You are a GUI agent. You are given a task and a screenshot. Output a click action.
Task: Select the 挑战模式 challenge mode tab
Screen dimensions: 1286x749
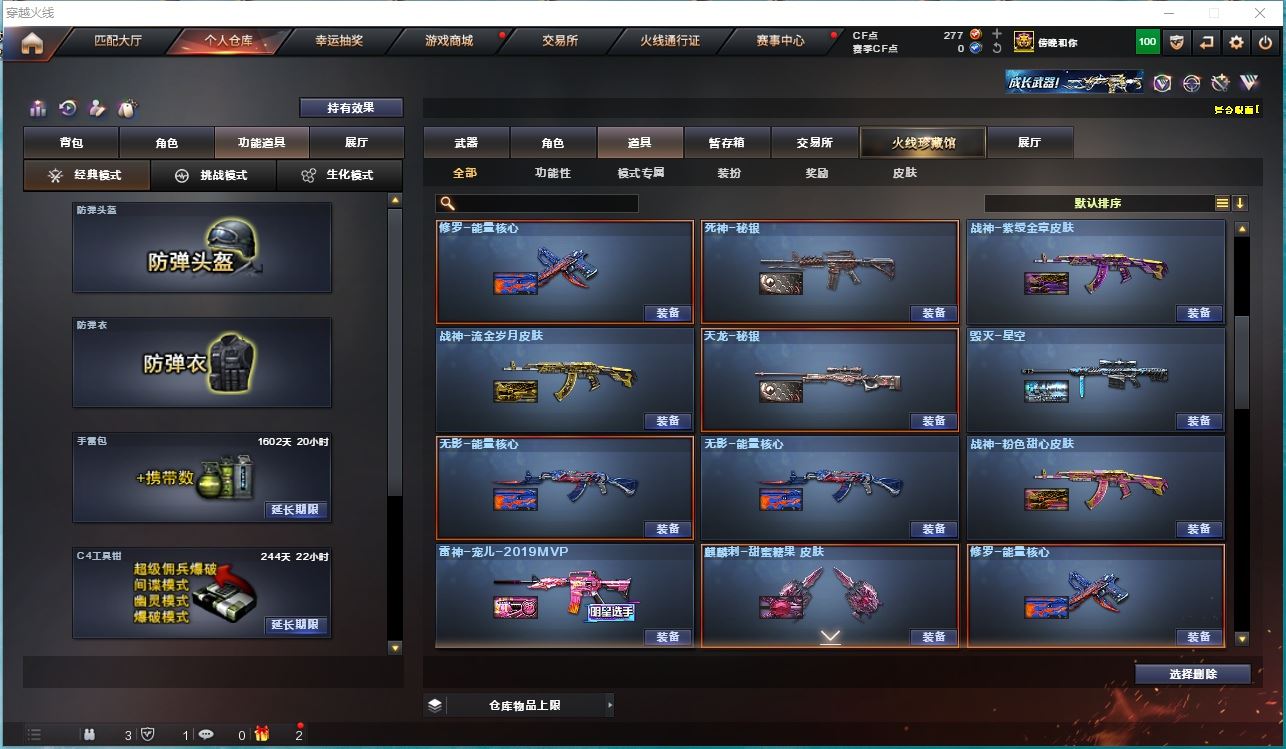tap(212, 175)
